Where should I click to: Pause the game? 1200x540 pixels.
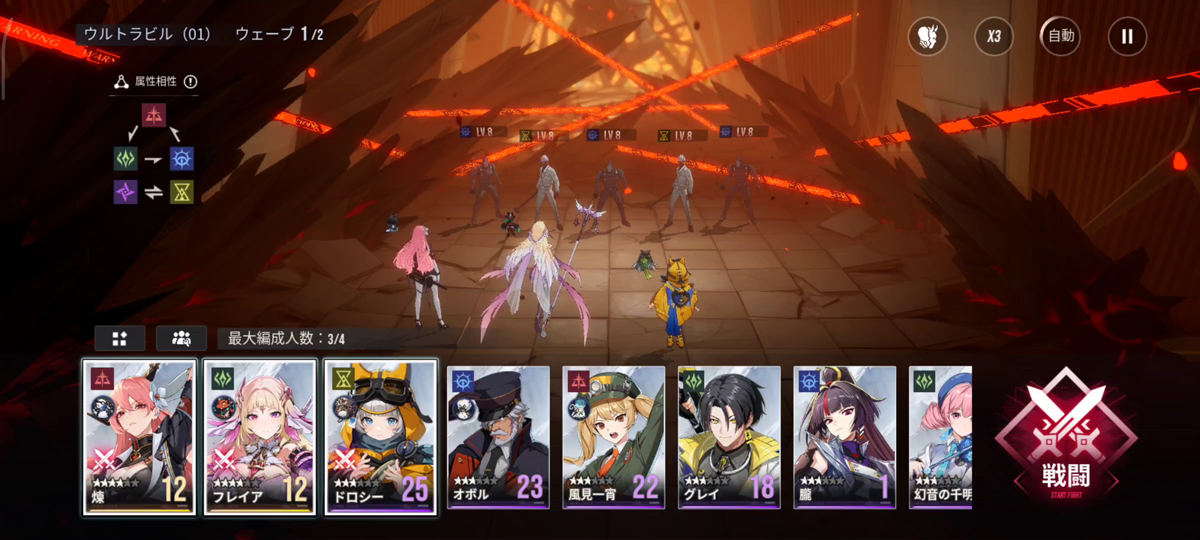point(1127,37)
